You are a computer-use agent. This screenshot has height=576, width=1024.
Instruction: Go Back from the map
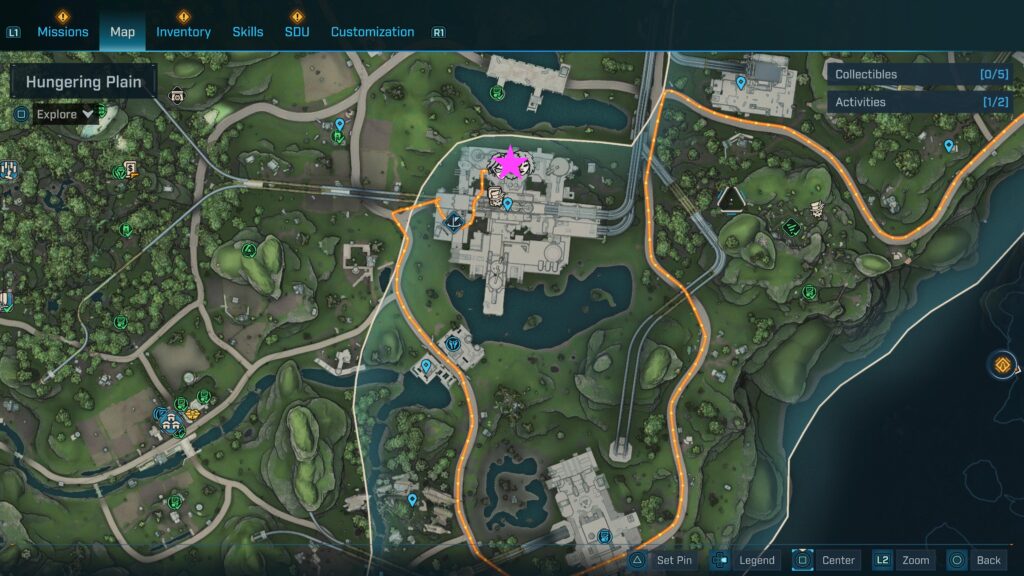pyautogui.click(x=975, y=560)
